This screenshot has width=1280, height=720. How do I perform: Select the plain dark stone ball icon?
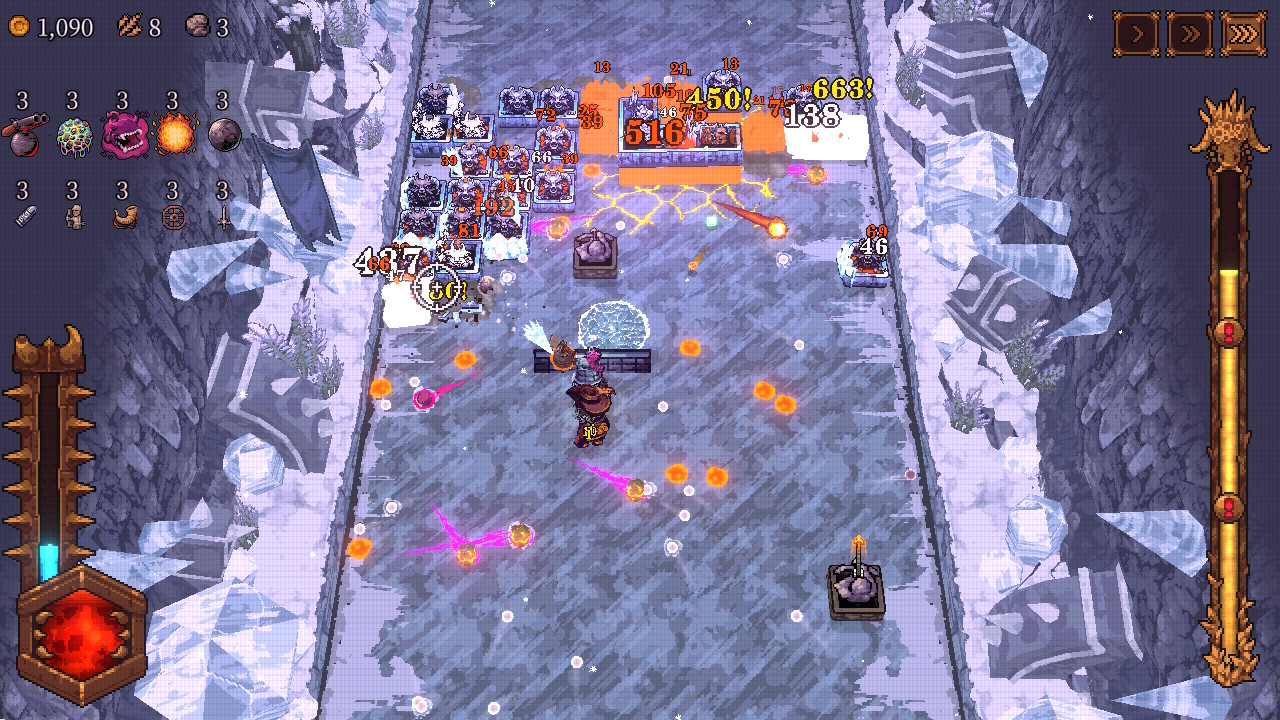tap(223, 134)
